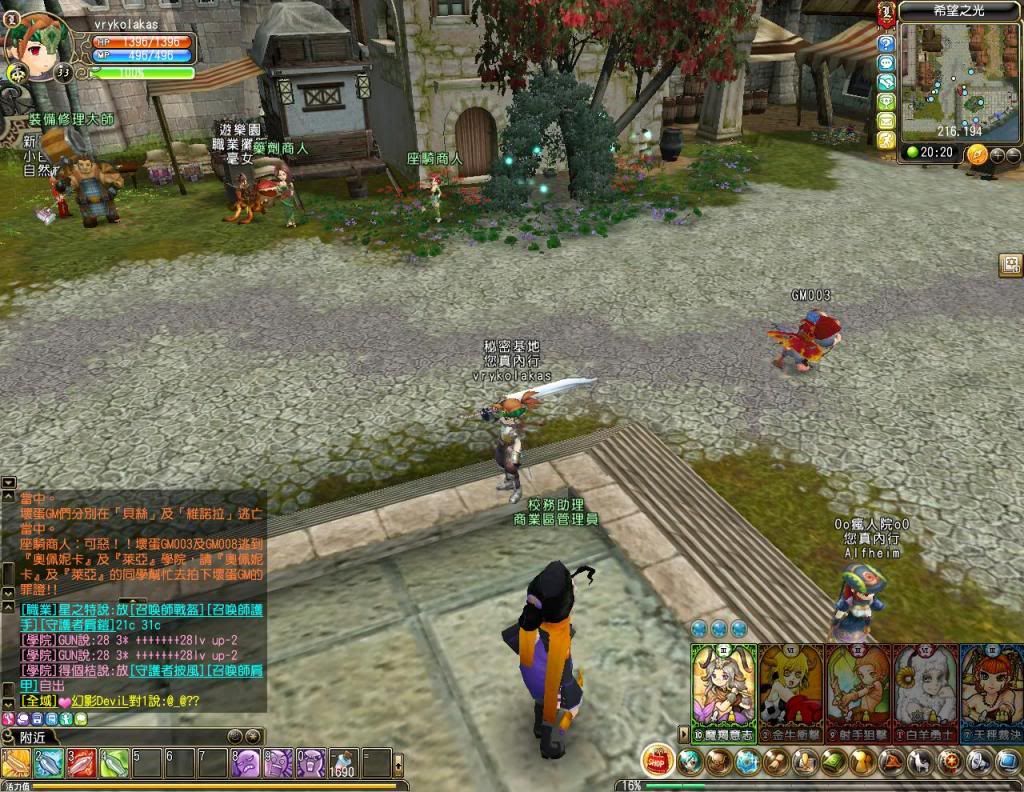This screenshot has height=792, width=1024.
Task: Select the 金牛衝擊 zodiac card
Action: click(x=791, y=692)
